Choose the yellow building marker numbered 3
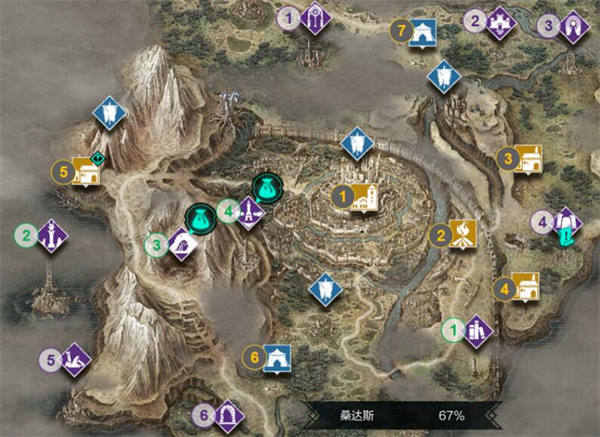Screen dimensions: 600x437 point(527,158)
